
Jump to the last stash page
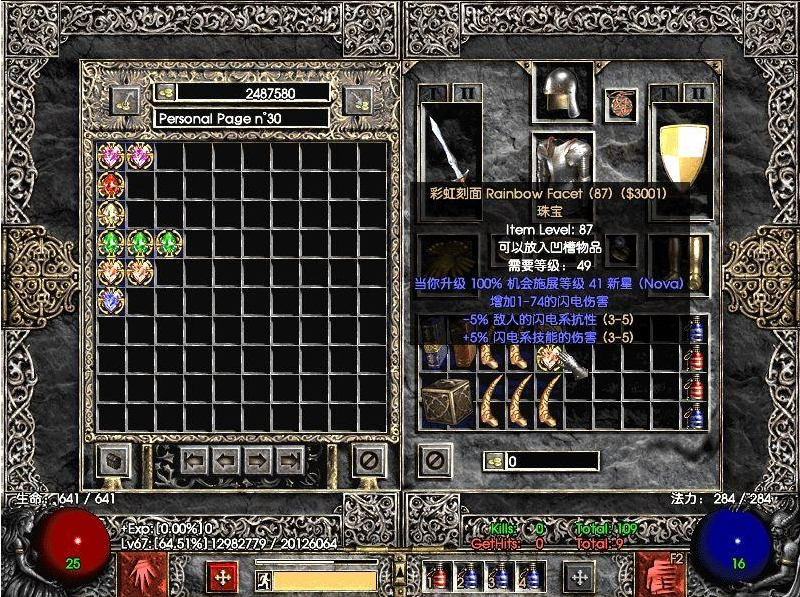pos(291,461)
